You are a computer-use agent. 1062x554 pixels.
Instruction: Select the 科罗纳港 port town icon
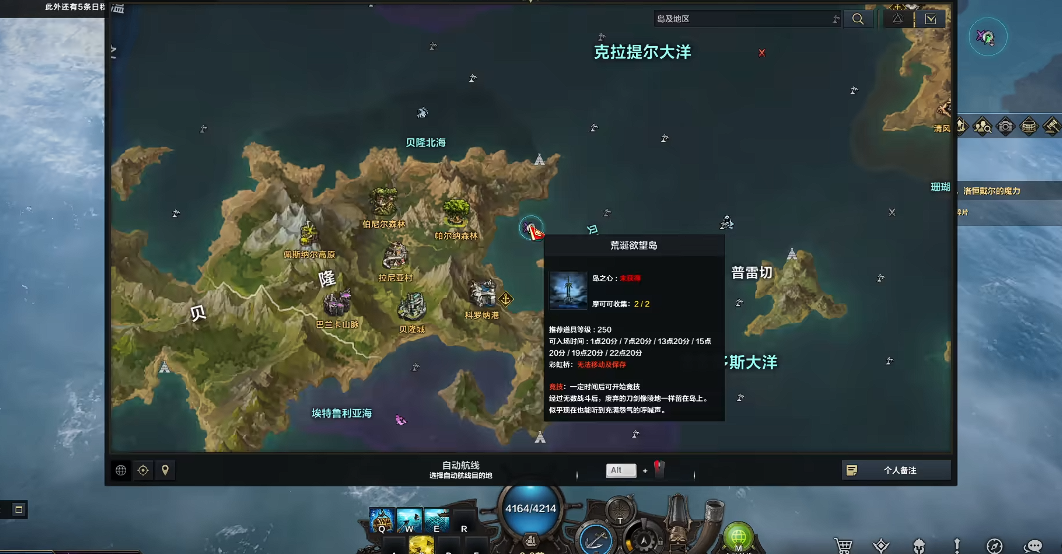[x=481, y=293]
